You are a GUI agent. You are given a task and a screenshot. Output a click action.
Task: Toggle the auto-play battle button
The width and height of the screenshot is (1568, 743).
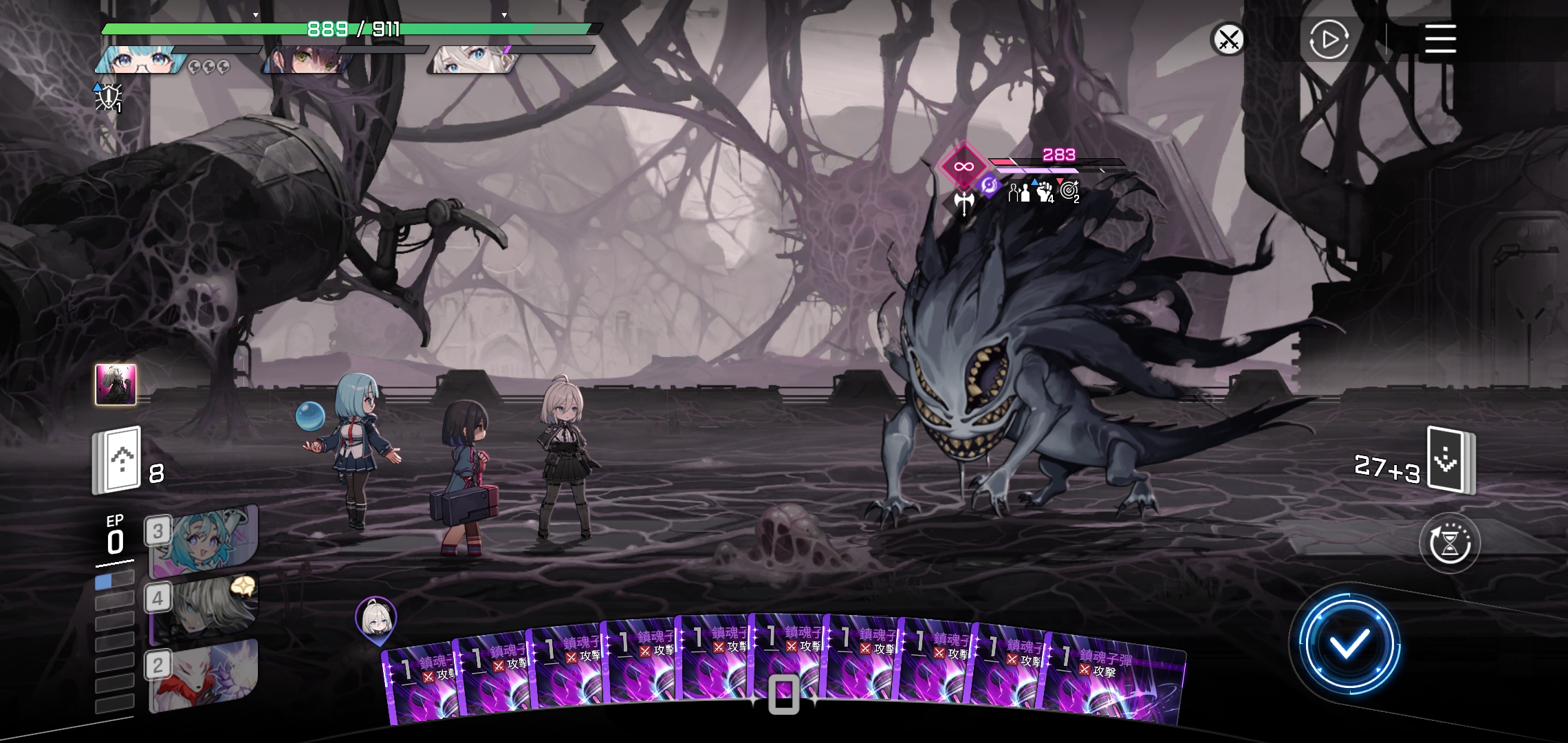(x=1329, y=39)
